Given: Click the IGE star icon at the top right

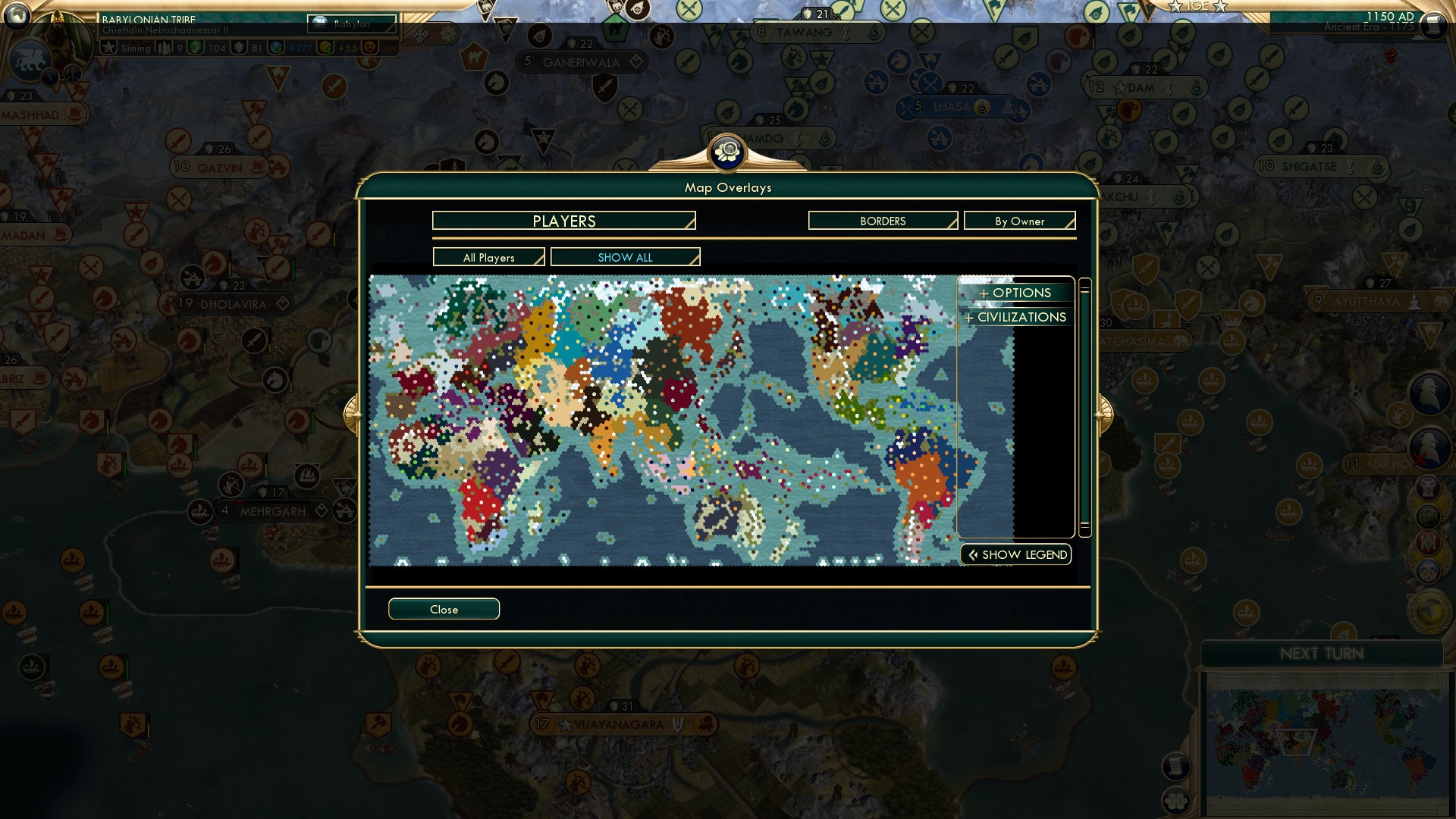Looking at the screenshot, I should pos(1176,8).
